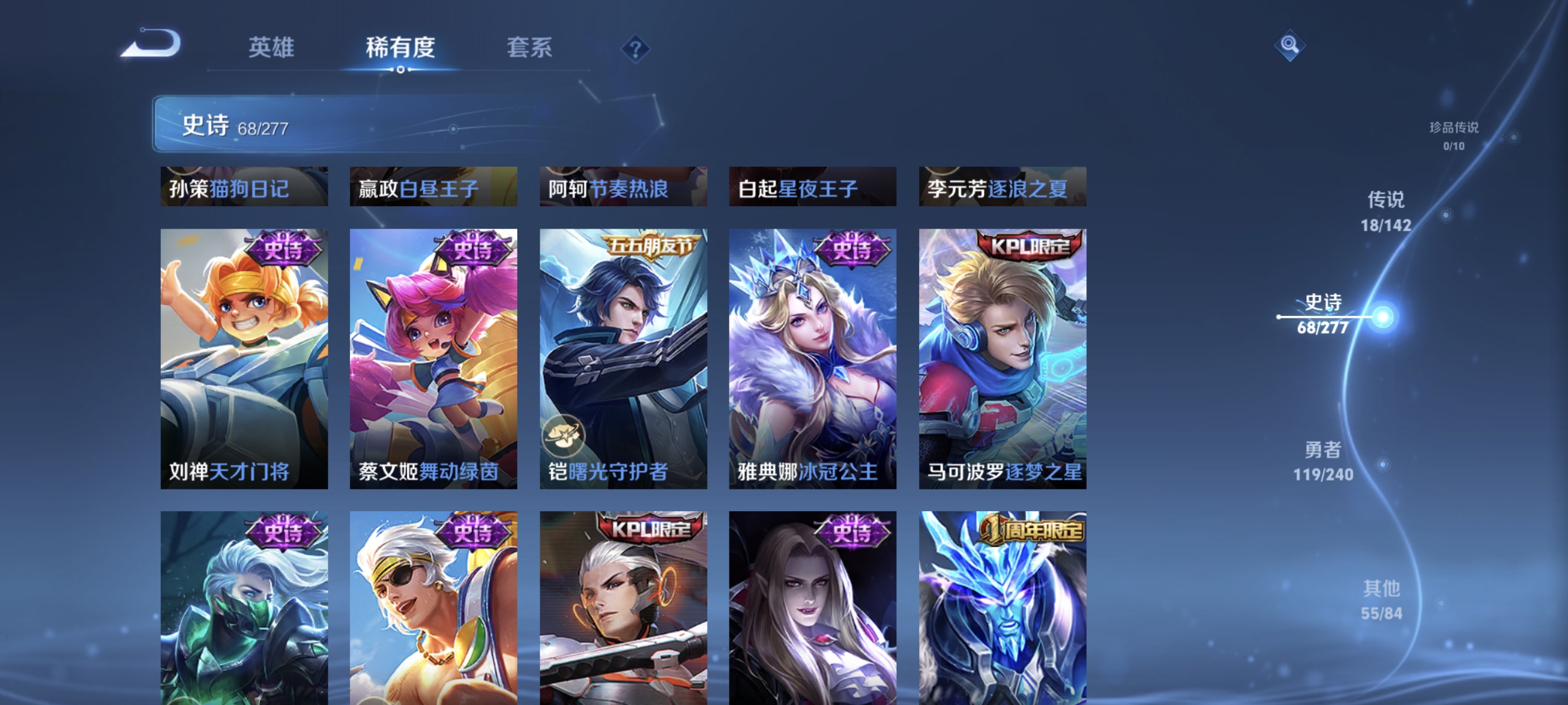The width and height of the screenshot is (1568, 705).
Task: Click the 史诗 badge on the vampire skin thumbnail
Action: click(x=853, y=532)
